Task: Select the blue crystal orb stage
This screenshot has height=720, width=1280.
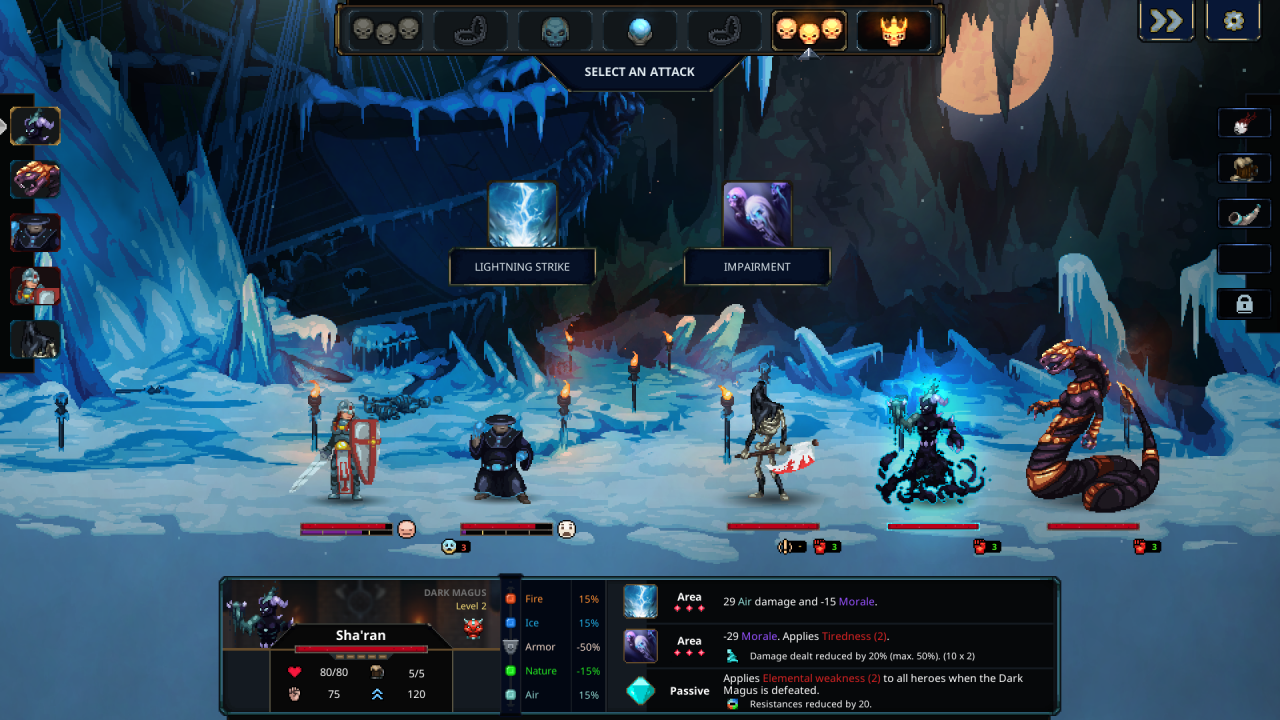Action: click(640, 31)
